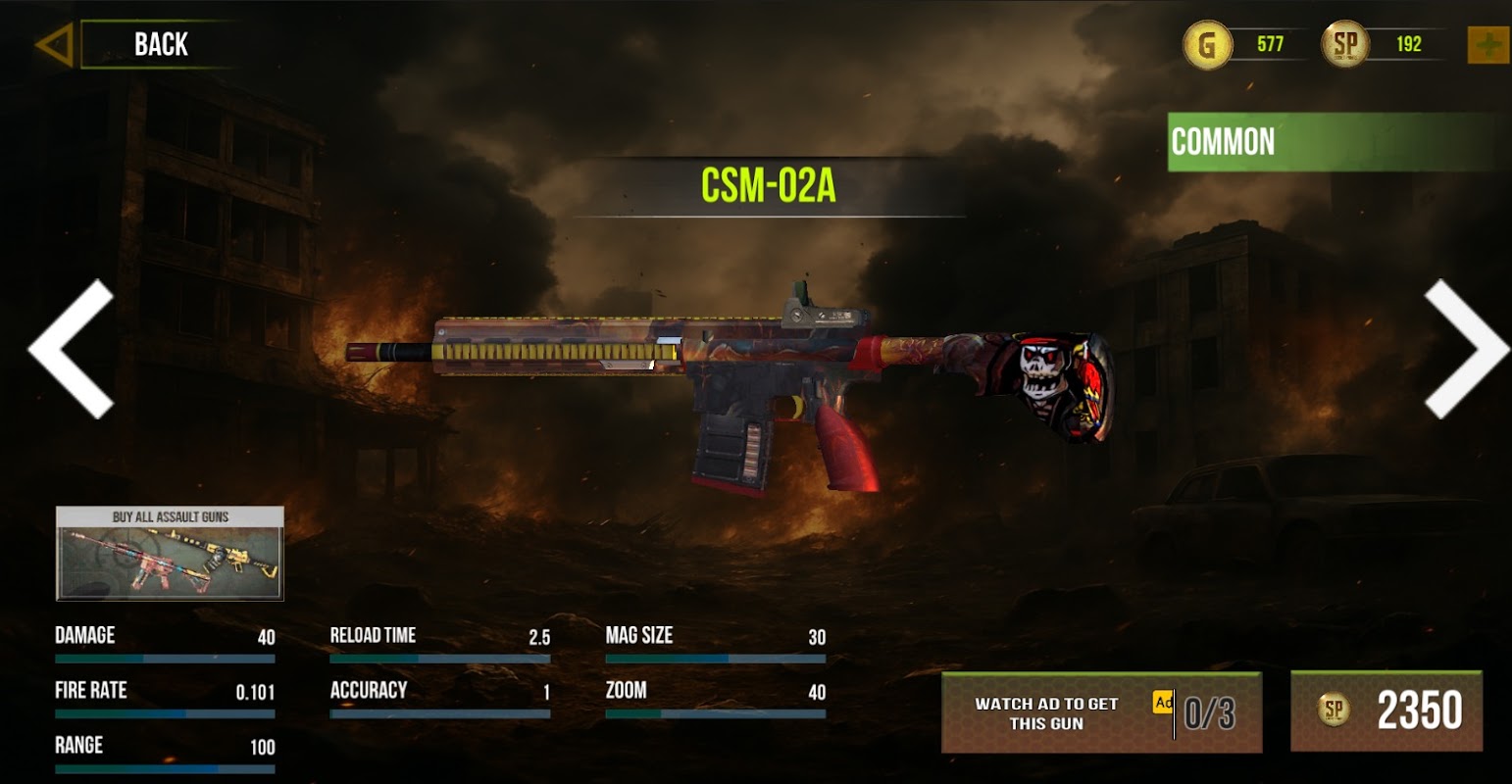Image resolution: width=1512 pixels, height=784 pixels.
Task: Open the Buy All Assault Guns offer
Action: [x=170, y=553]
